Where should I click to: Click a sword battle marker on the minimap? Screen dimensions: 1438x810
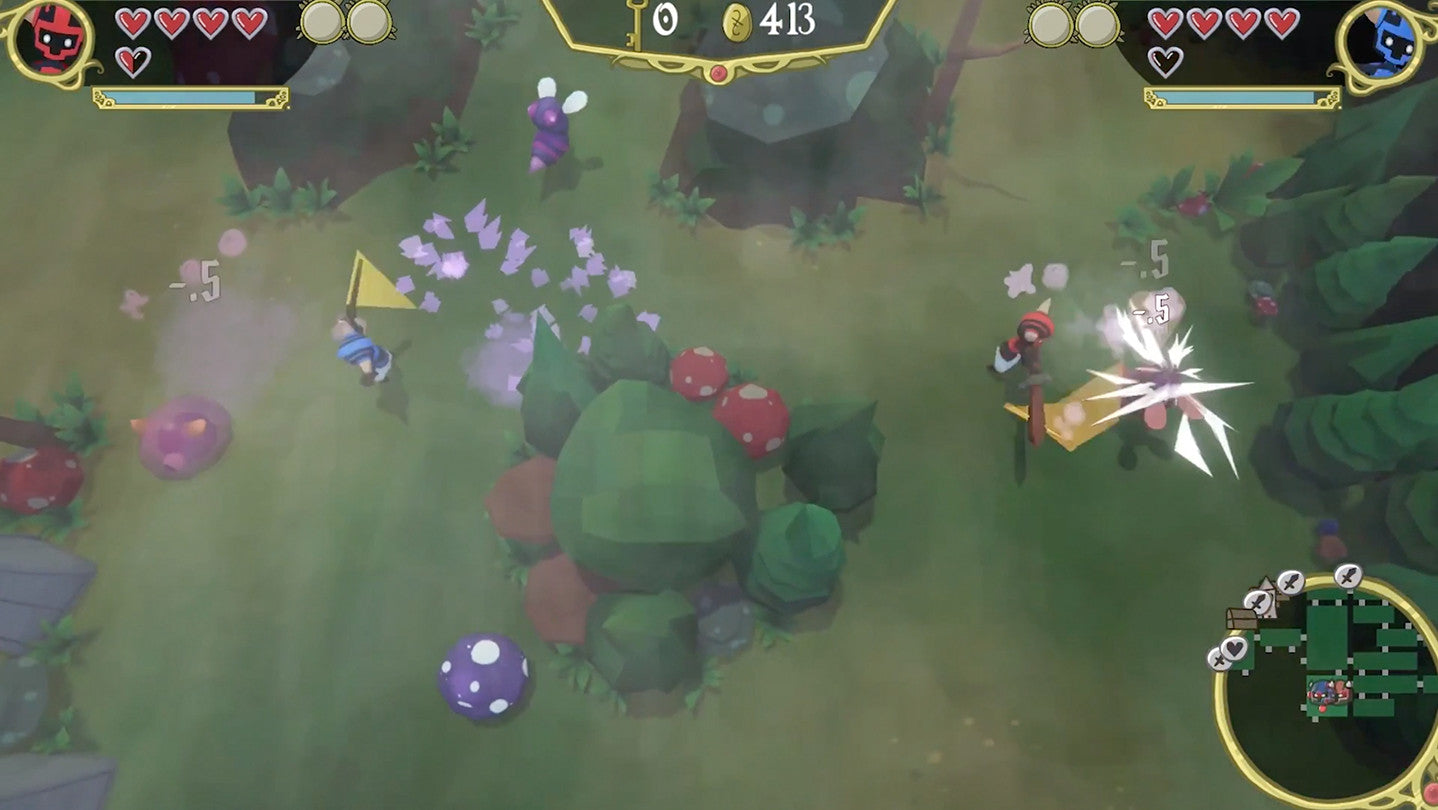(x=1290, y=582)
